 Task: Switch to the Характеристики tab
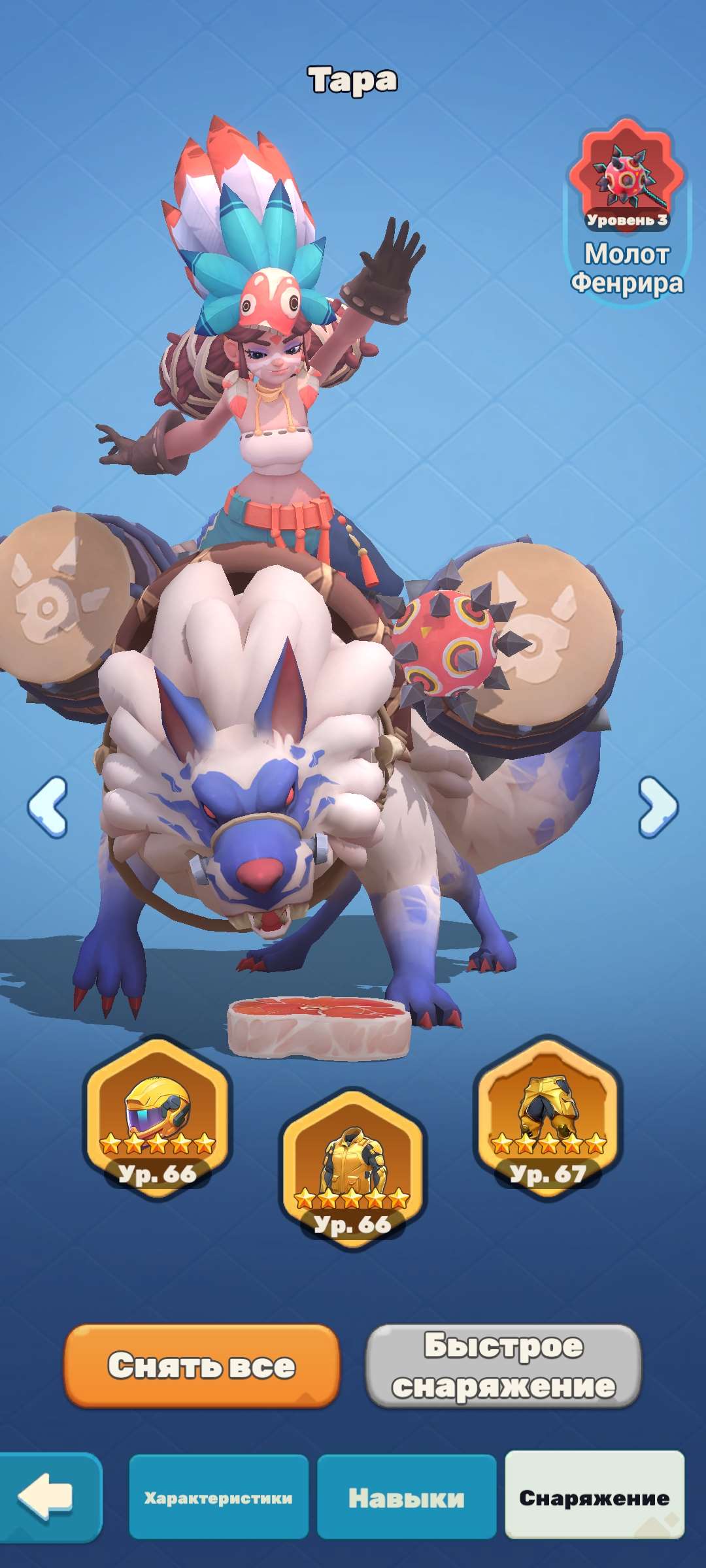218,1497
